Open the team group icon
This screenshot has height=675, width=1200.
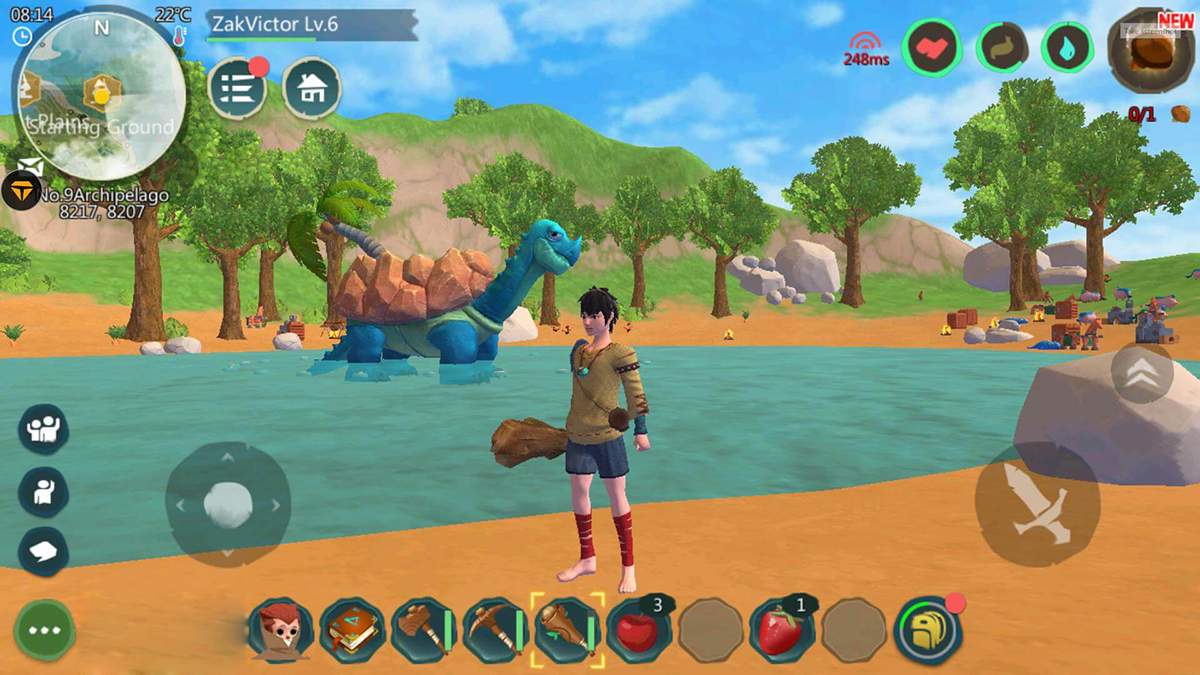(x=43, y=429)
